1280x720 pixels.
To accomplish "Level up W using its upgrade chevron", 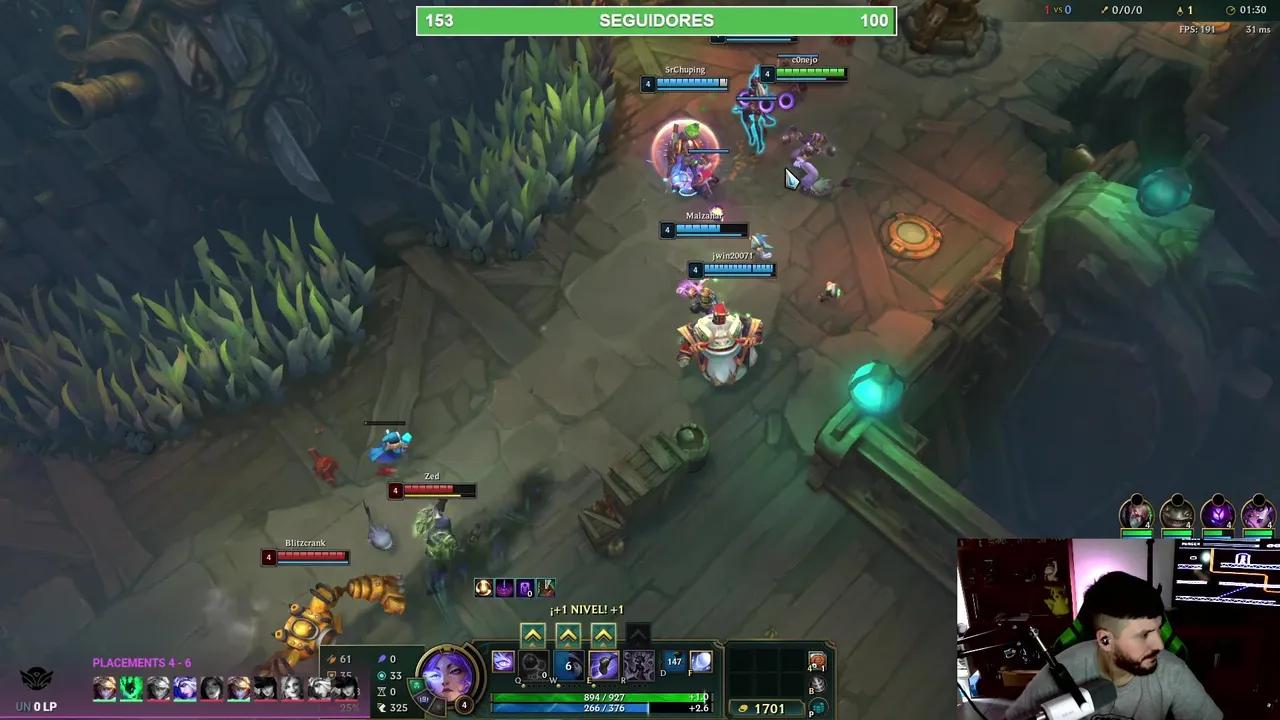I will (x=568, y=634).
